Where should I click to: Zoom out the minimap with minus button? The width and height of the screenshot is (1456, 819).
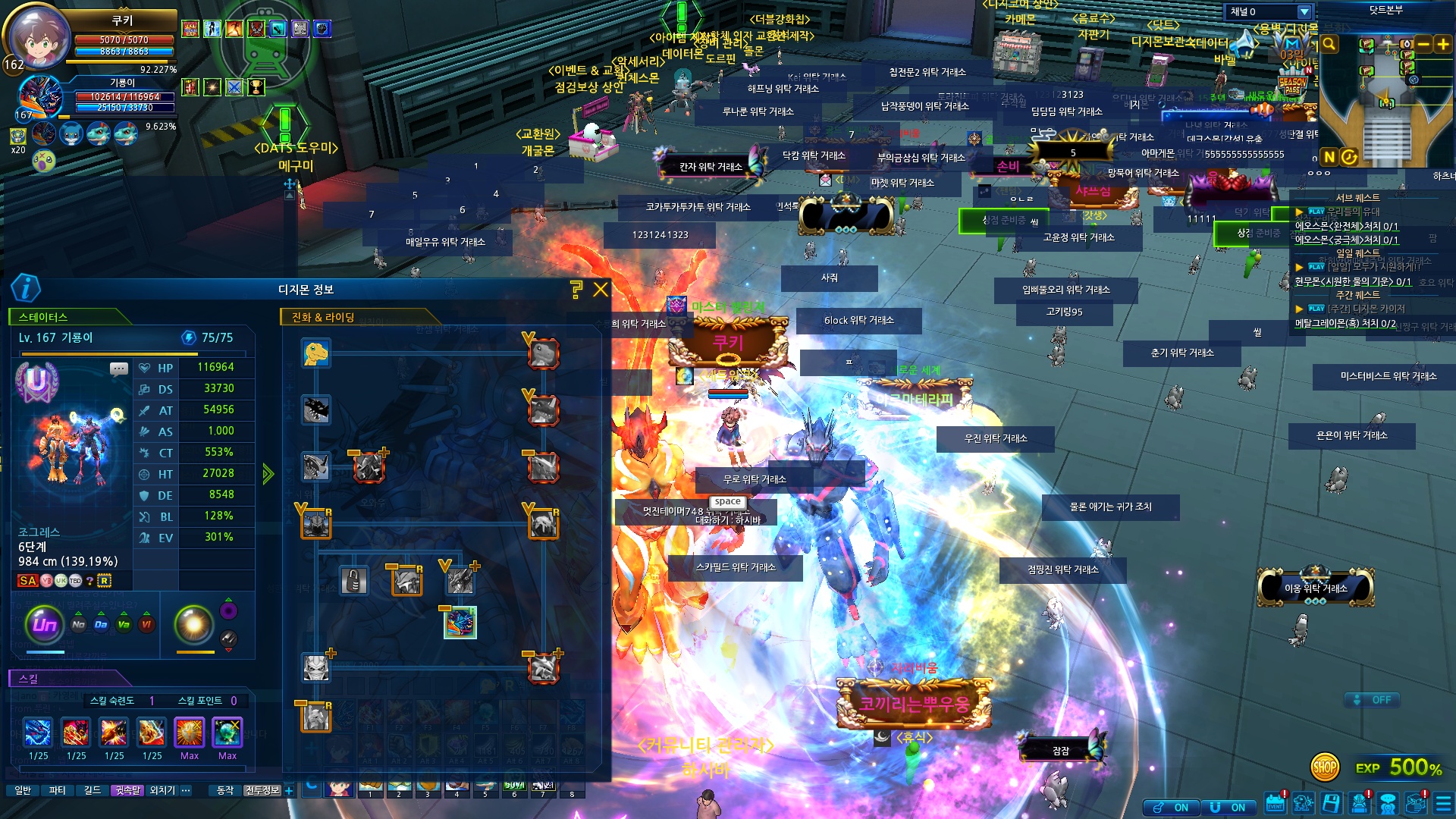click(x=1423, y=44)
